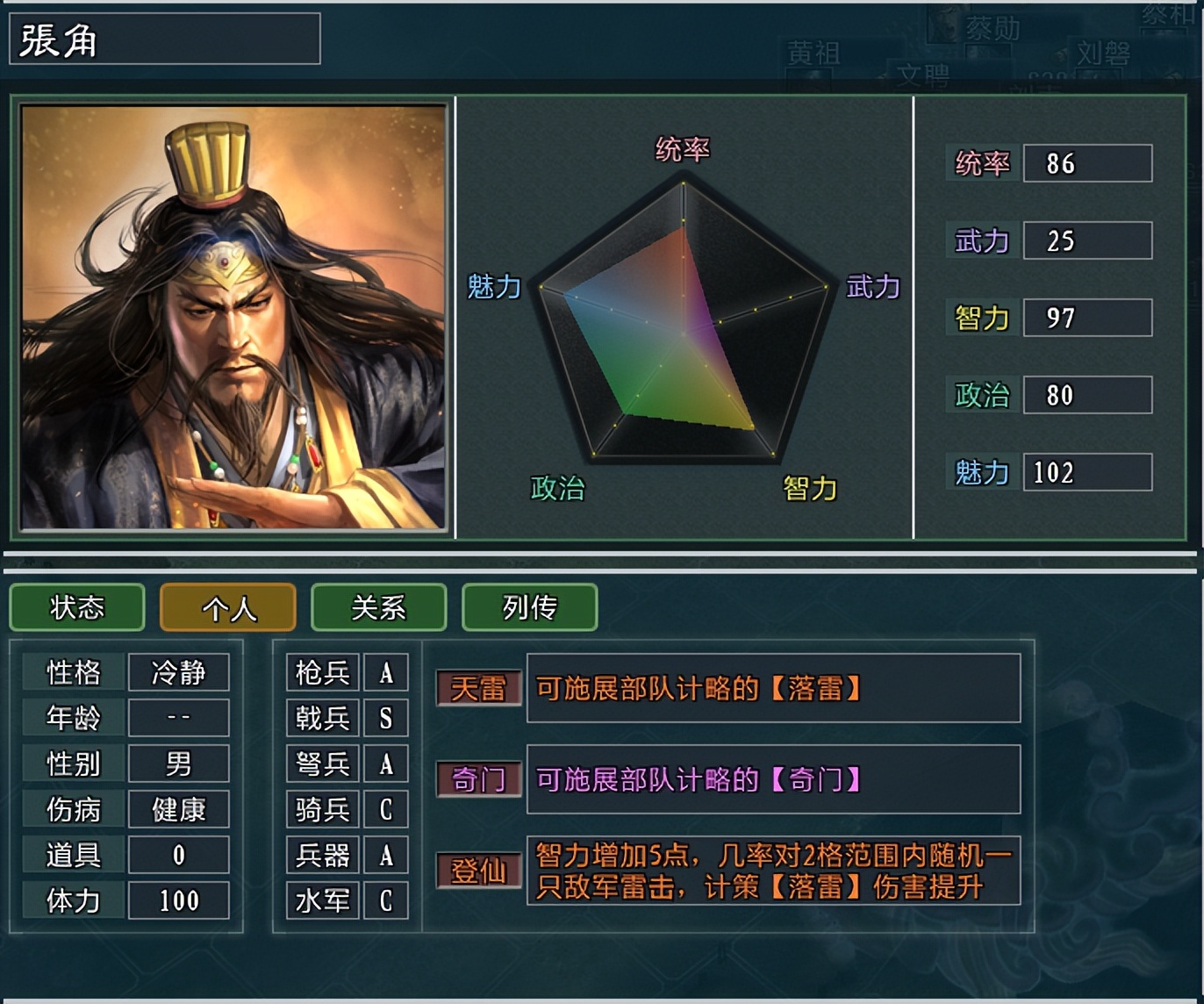
Task: Click the 戟兵 S rank badge
Action: 386,718
